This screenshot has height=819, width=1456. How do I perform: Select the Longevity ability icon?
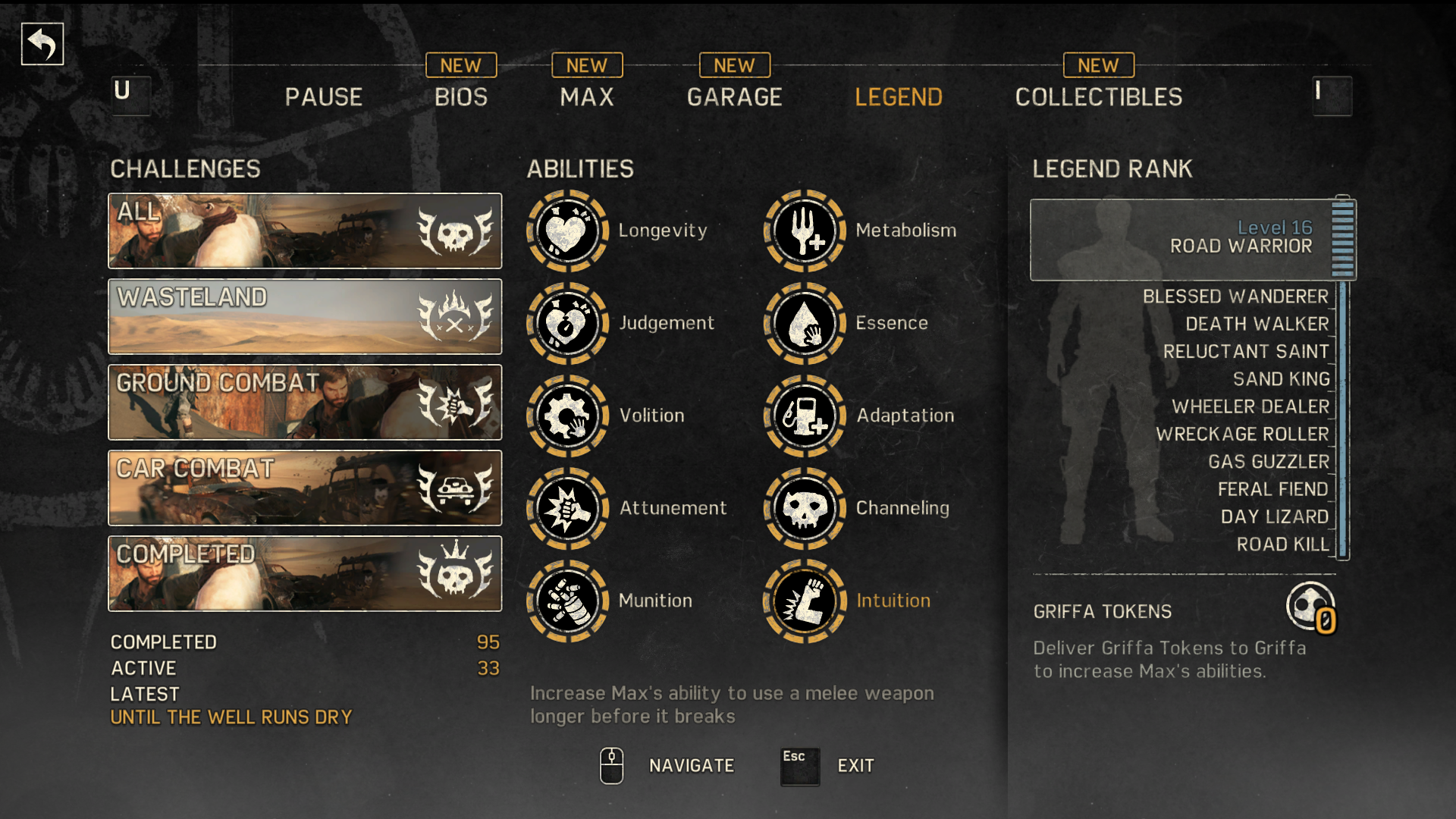pyautogui.click(x=567, y=231)
